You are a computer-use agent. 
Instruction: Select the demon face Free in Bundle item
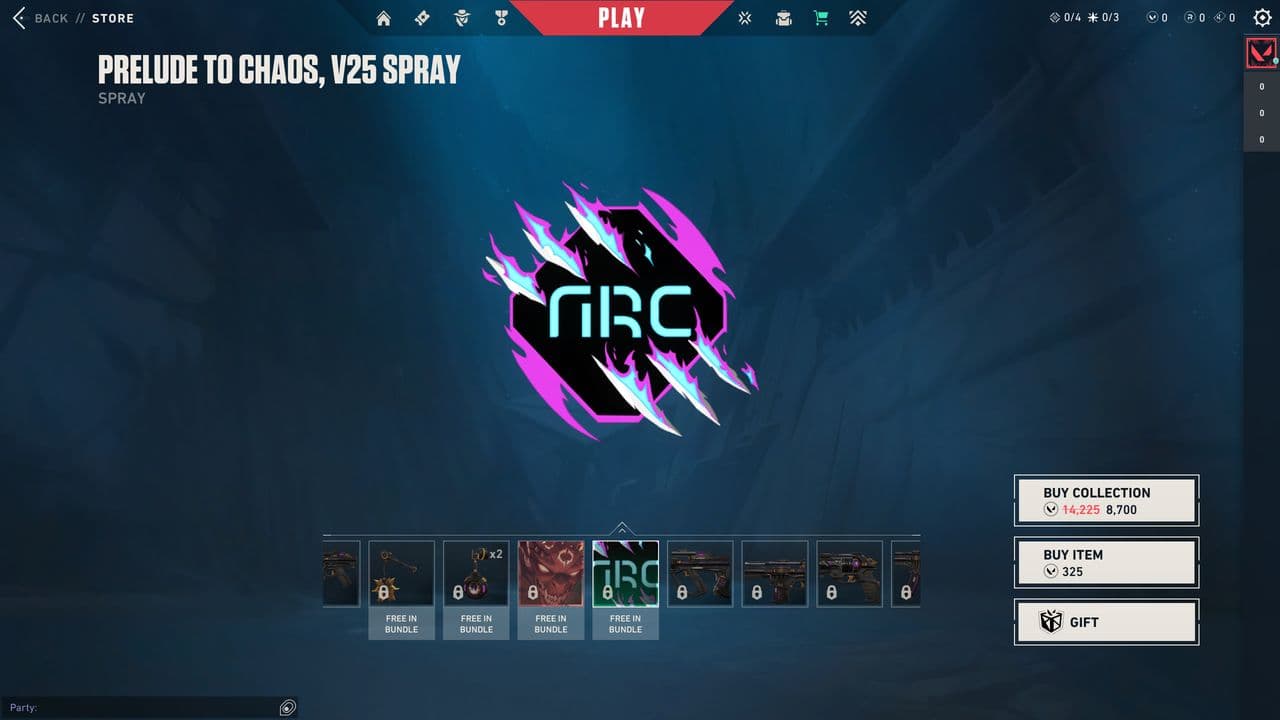coord(551,572)
